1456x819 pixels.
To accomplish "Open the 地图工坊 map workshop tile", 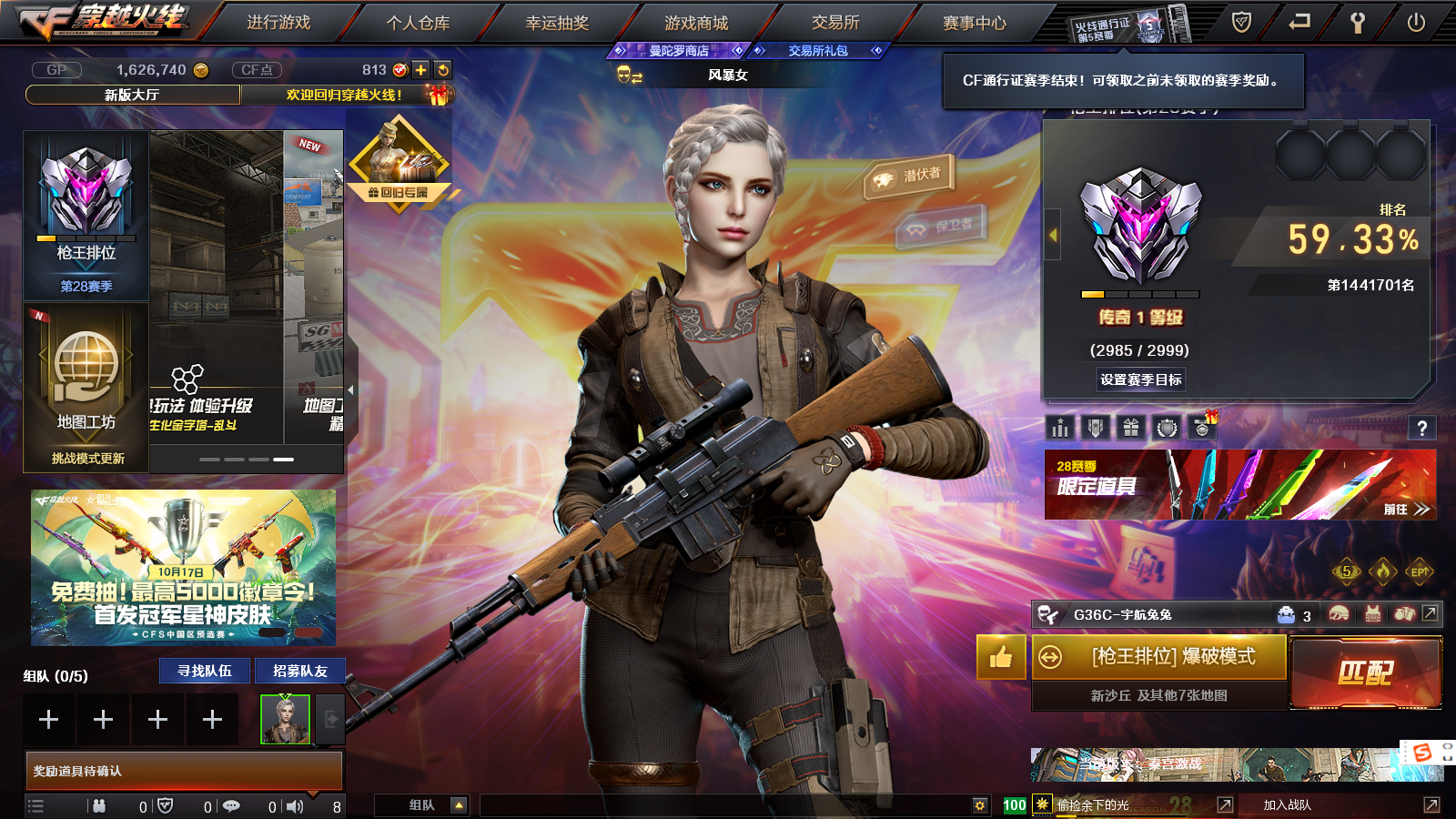I will (86, 389).
